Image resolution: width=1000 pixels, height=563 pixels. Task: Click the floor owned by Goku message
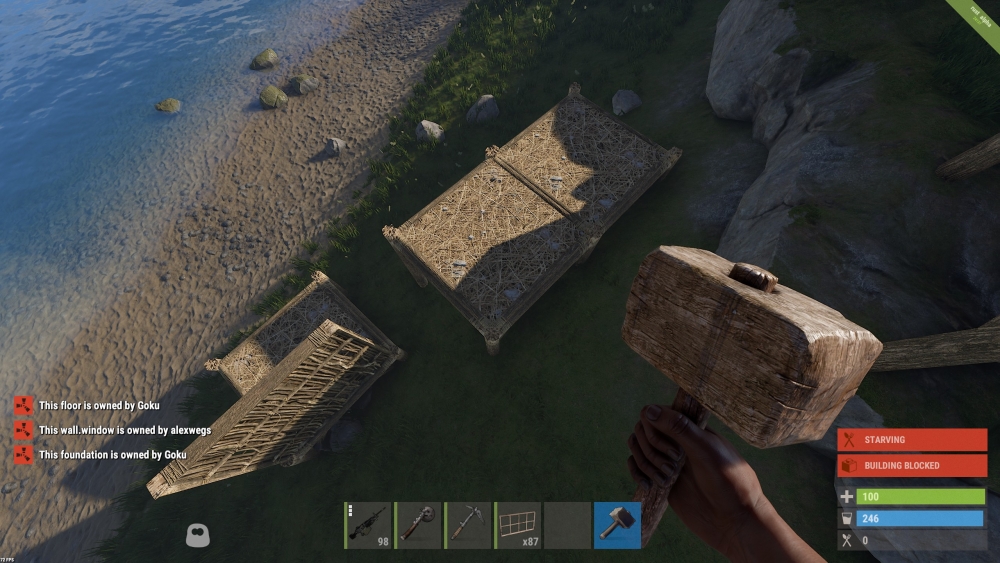(99, 406)
